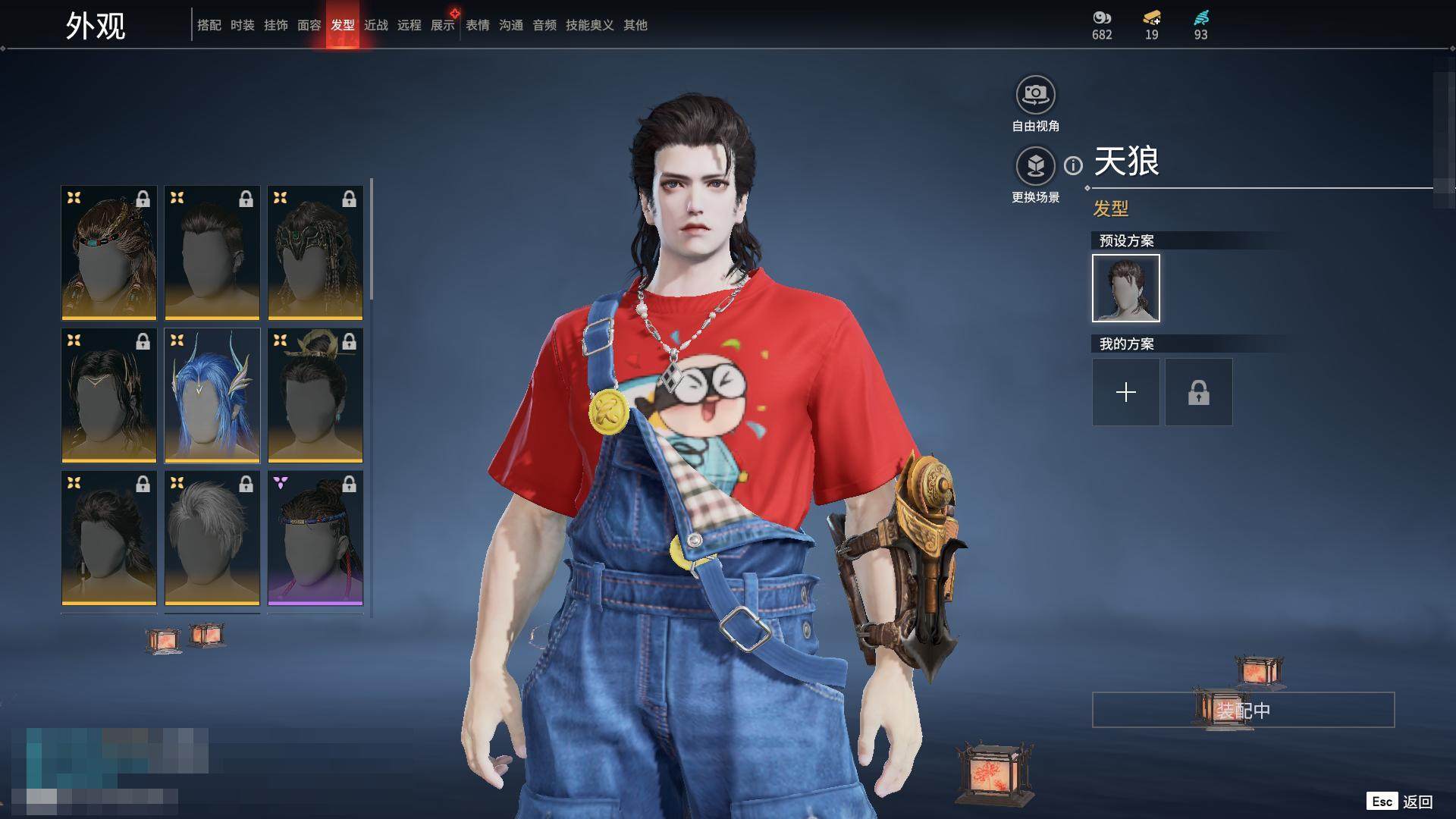Choose the blue long-haired hairstyle with horns

tap(212, 395)
